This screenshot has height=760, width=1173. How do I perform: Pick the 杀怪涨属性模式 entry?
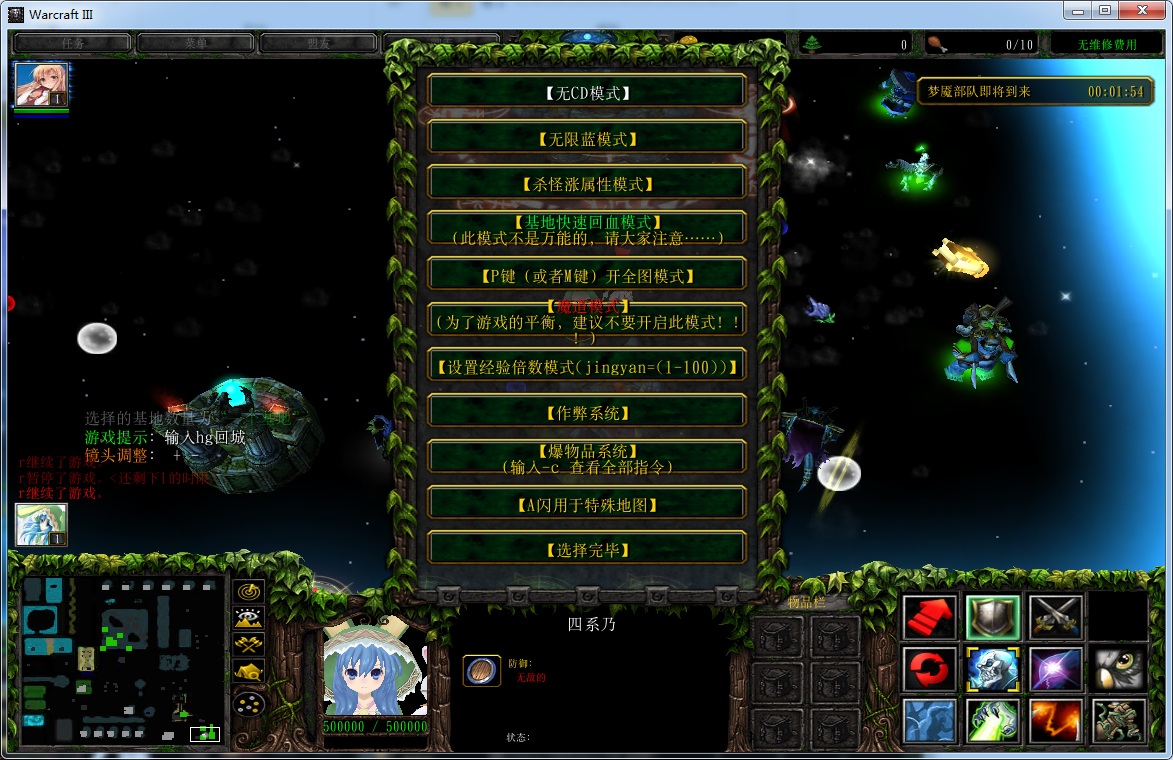(587, 184)
